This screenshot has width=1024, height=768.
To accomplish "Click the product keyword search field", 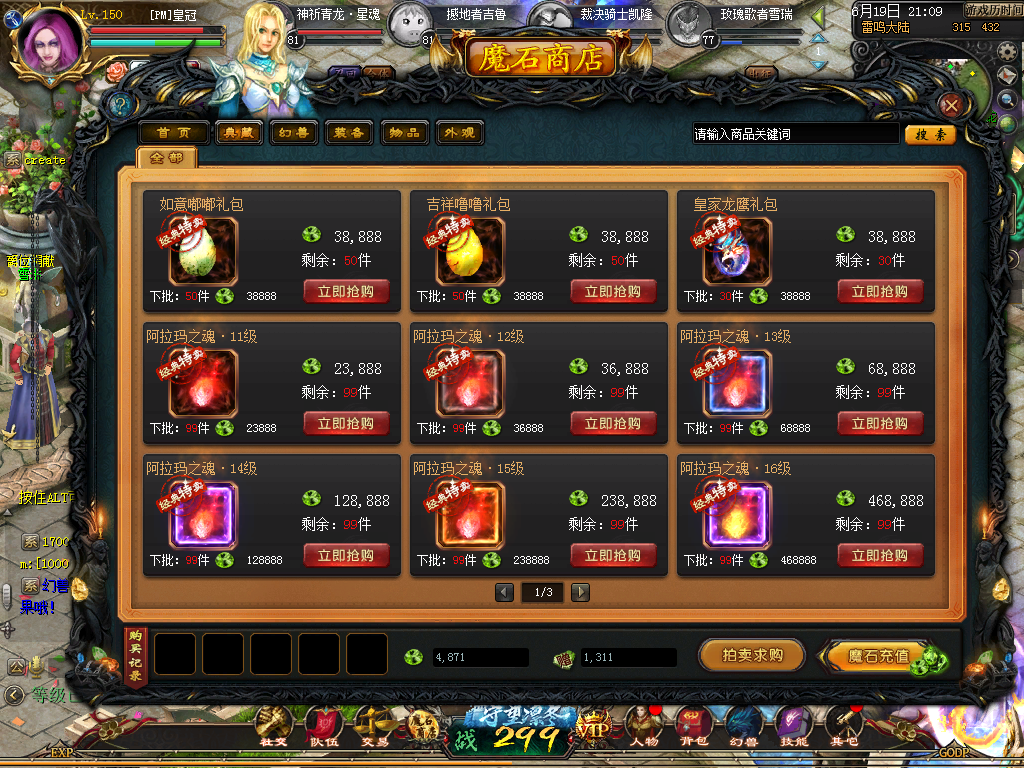I will 795,134.
